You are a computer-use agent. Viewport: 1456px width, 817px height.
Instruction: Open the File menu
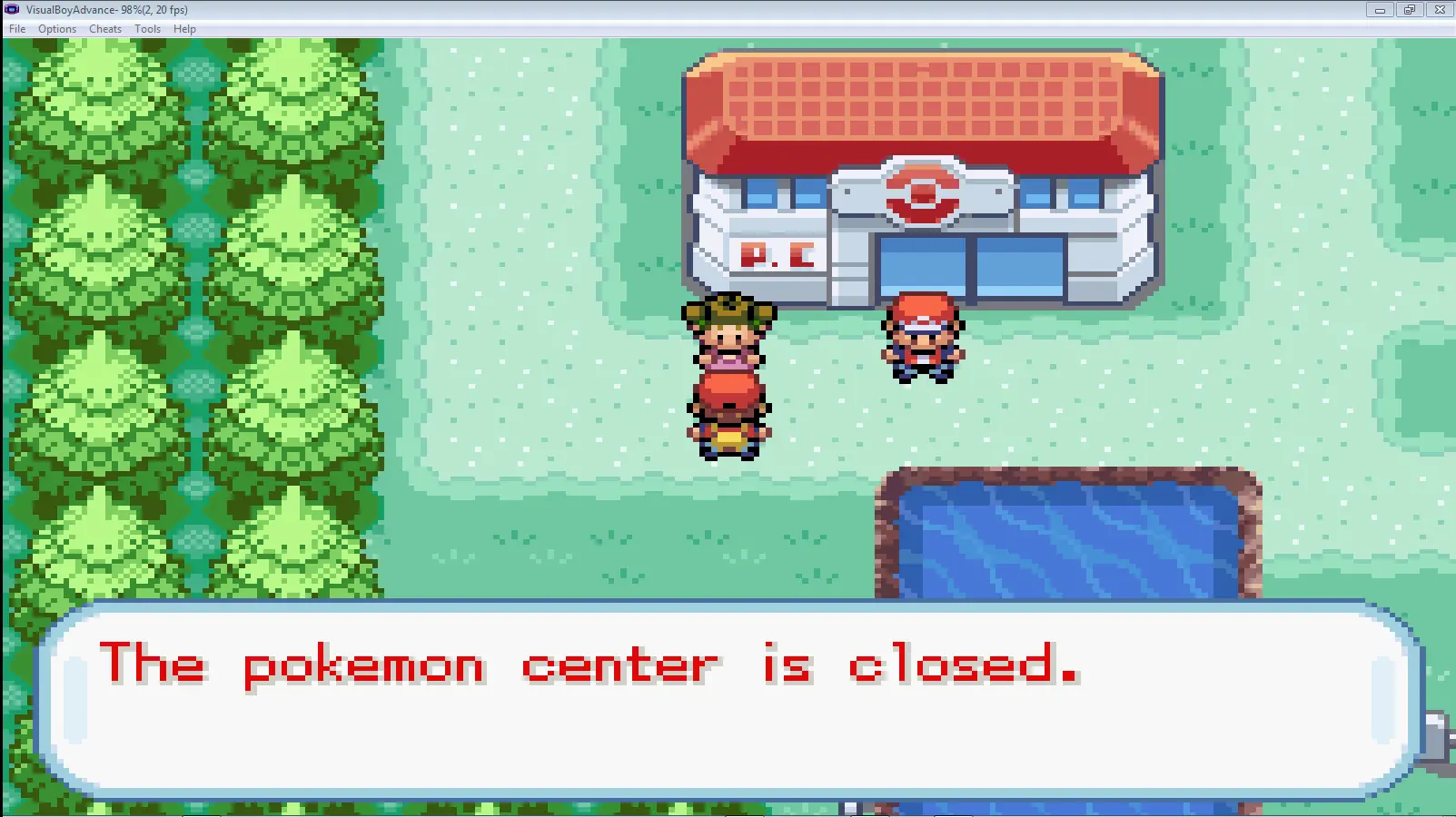pyautogui.click(x=17, y=29)
